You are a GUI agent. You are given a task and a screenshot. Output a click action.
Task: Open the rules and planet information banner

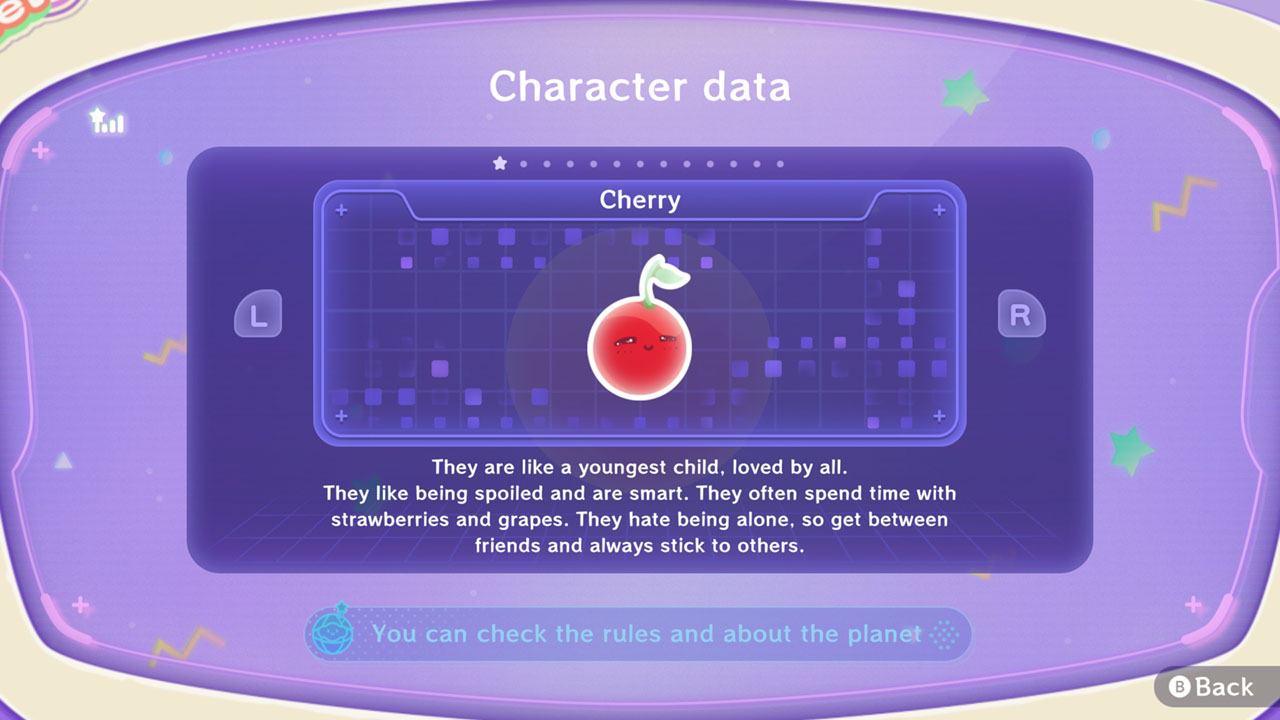pos(640,634)
